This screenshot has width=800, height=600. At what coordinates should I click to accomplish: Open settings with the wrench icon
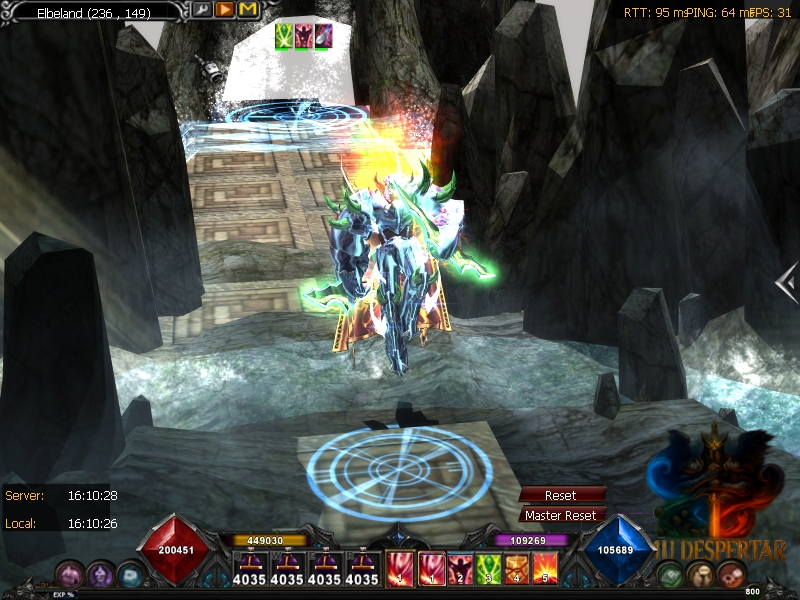[202, 10]
